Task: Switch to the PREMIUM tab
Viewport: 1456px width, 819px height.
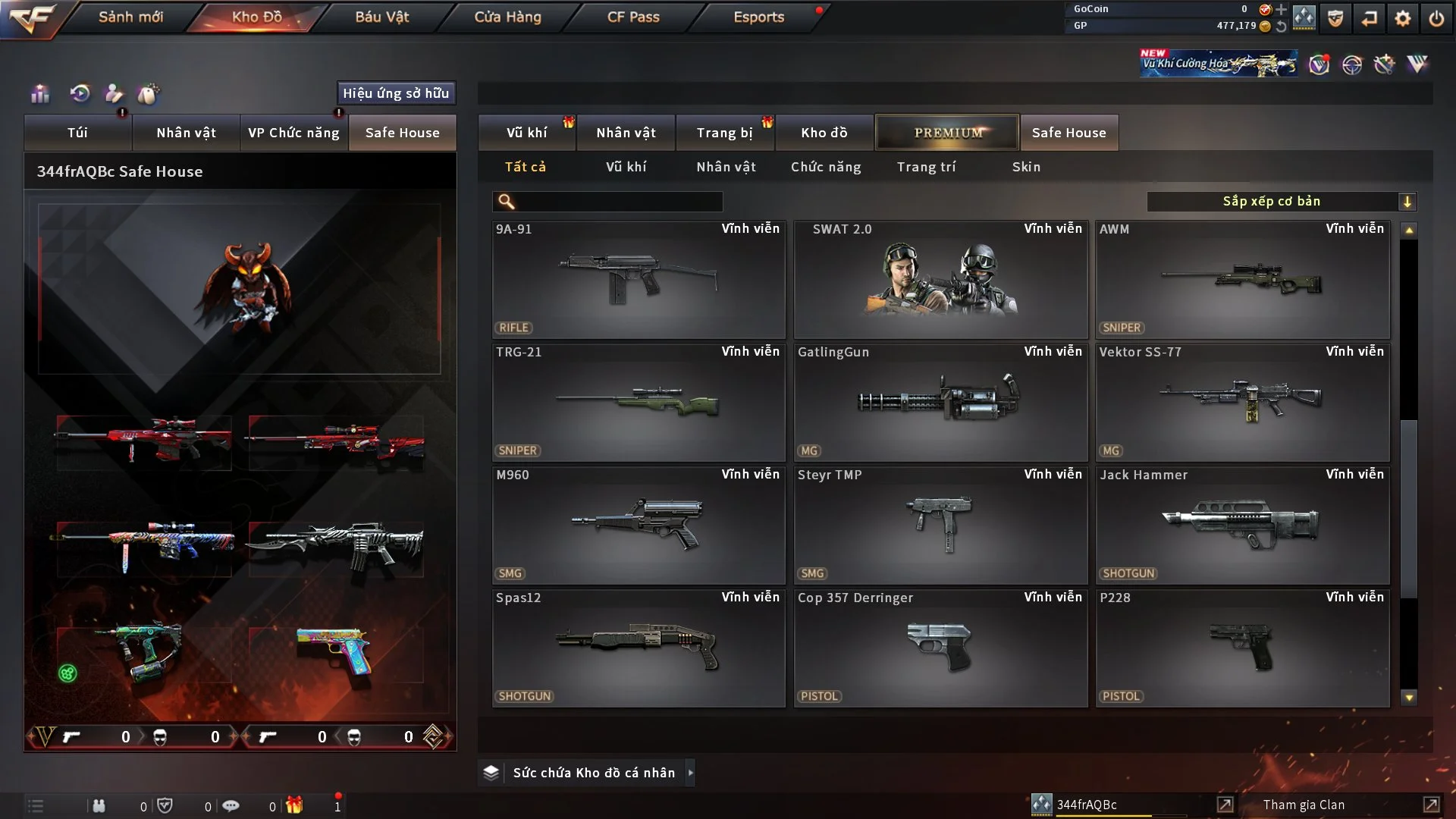Action: (947, 133)
